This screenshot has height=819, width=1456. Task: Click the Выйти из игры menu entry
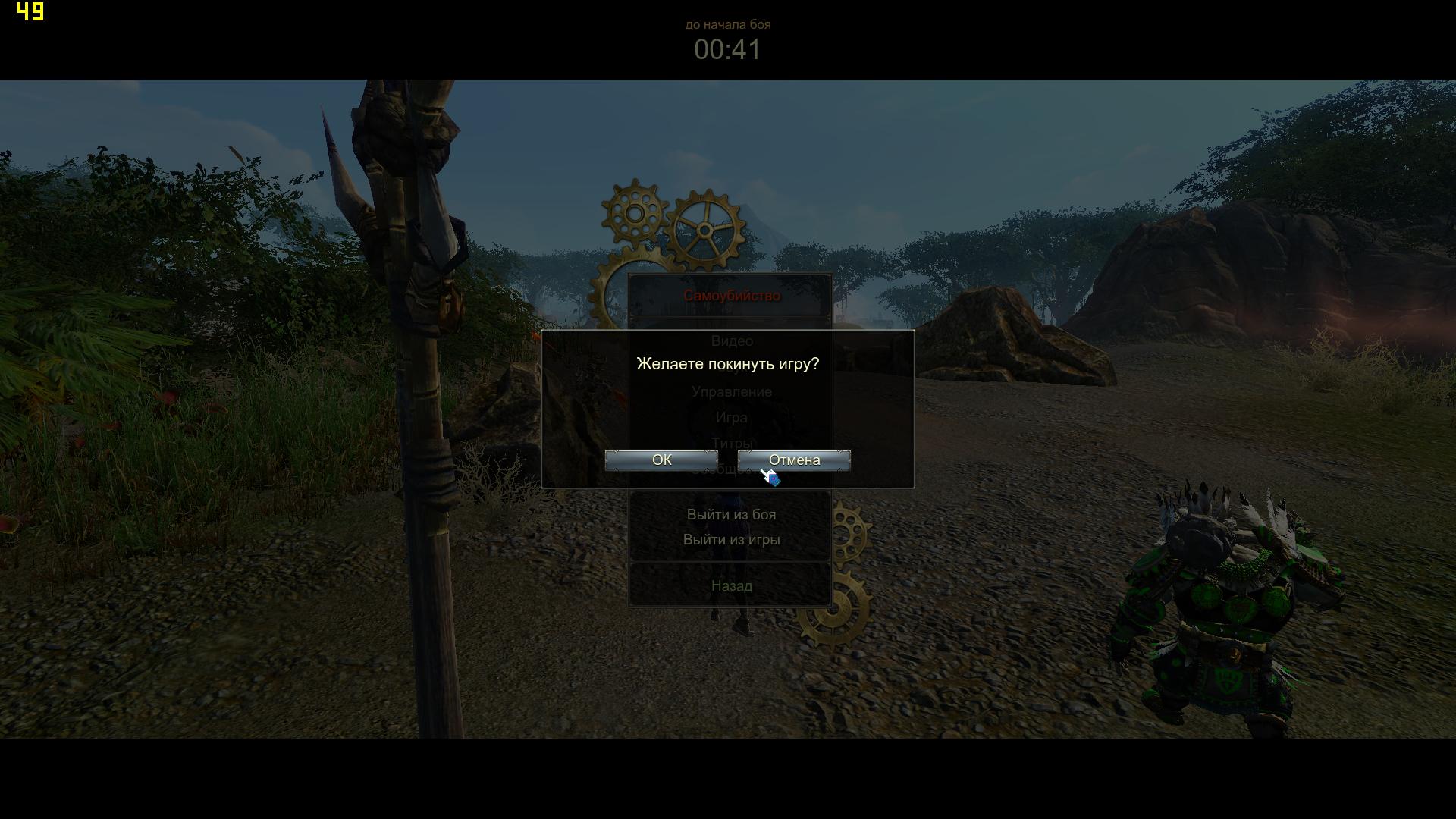pos(731,540)
